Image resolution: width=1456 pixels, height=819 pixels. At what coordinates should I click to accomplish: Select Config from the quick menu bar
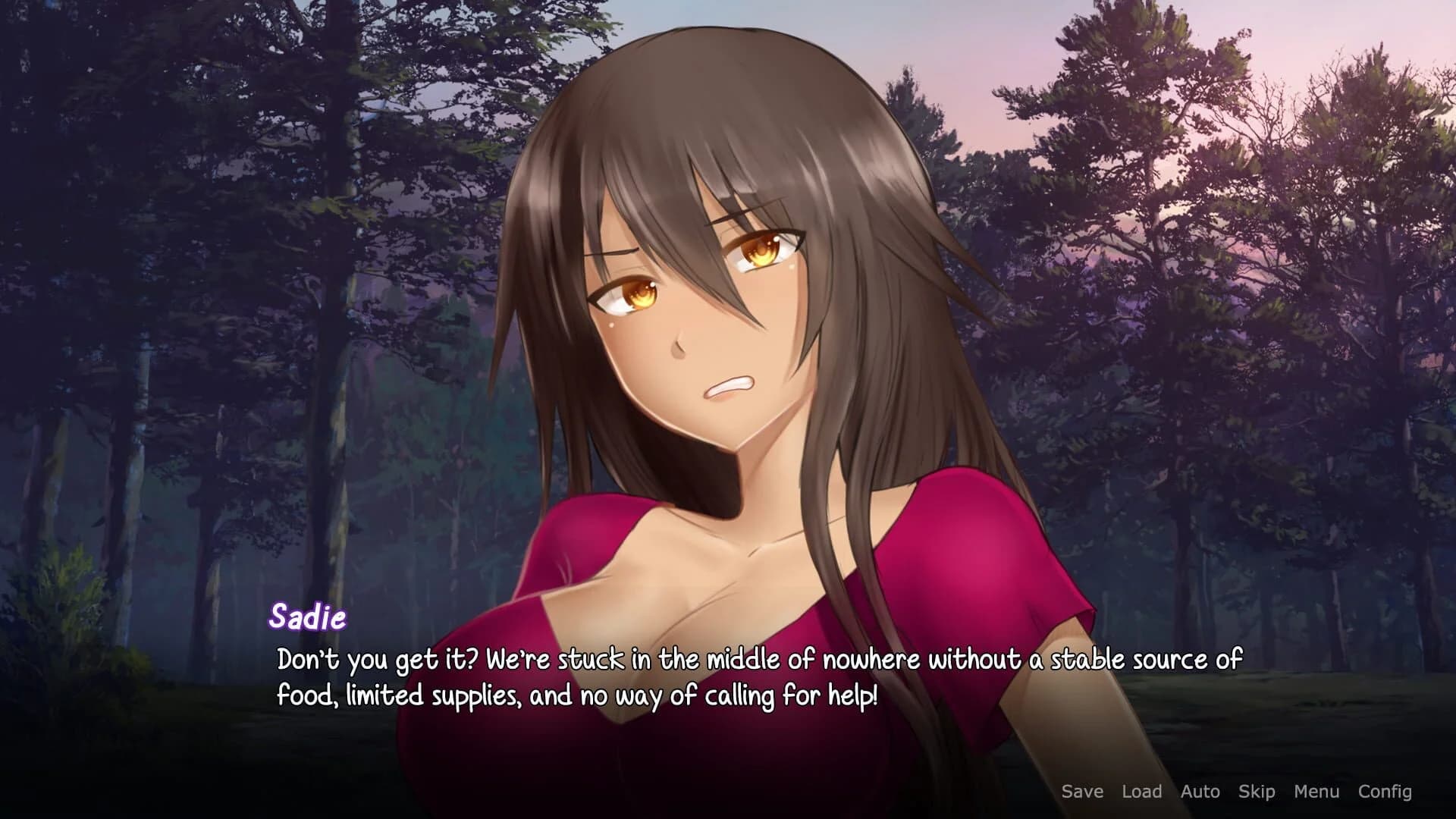point(1385,792)
